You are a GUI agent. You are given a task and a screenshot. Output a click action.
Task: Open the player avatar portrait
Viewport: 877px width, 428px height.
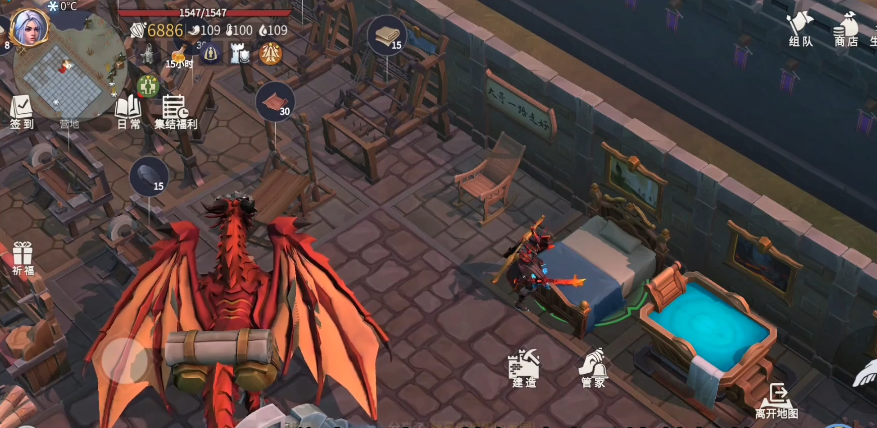[29, 25]
